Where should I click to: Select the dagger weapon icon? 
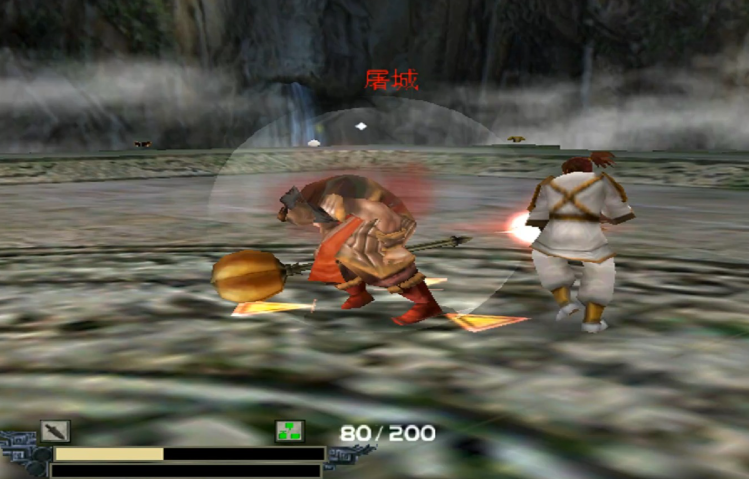(x=55, y=431)
